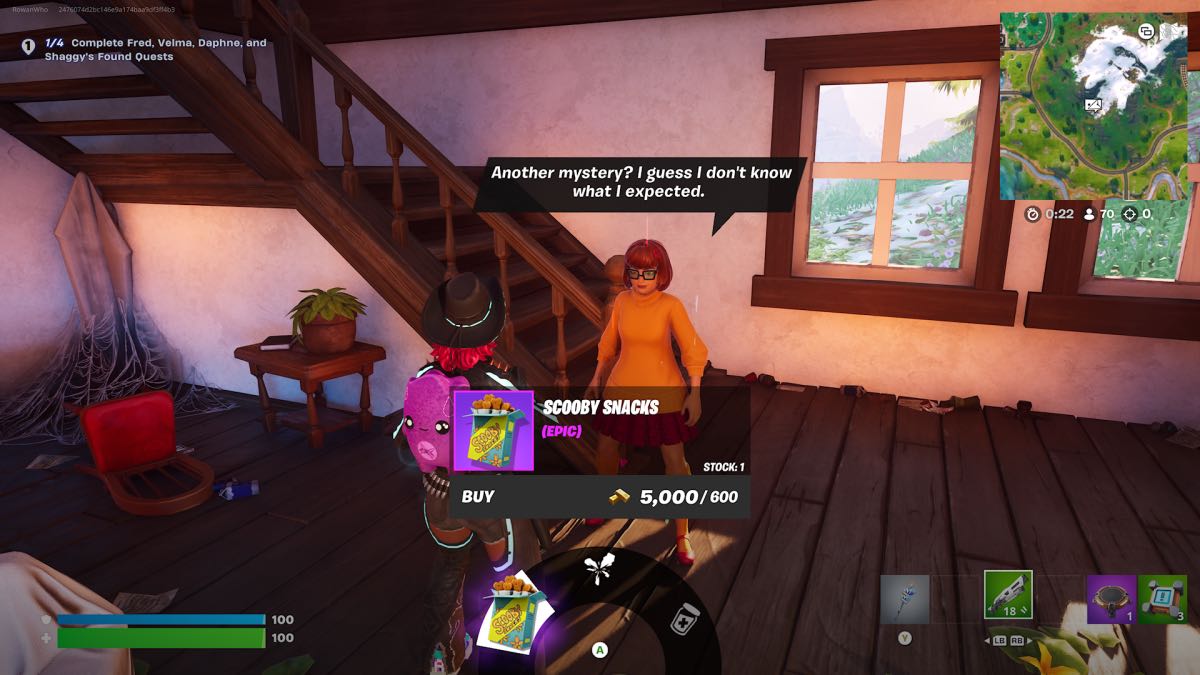Select the Scooby Snacks item thumbnail

pos(493,431)
